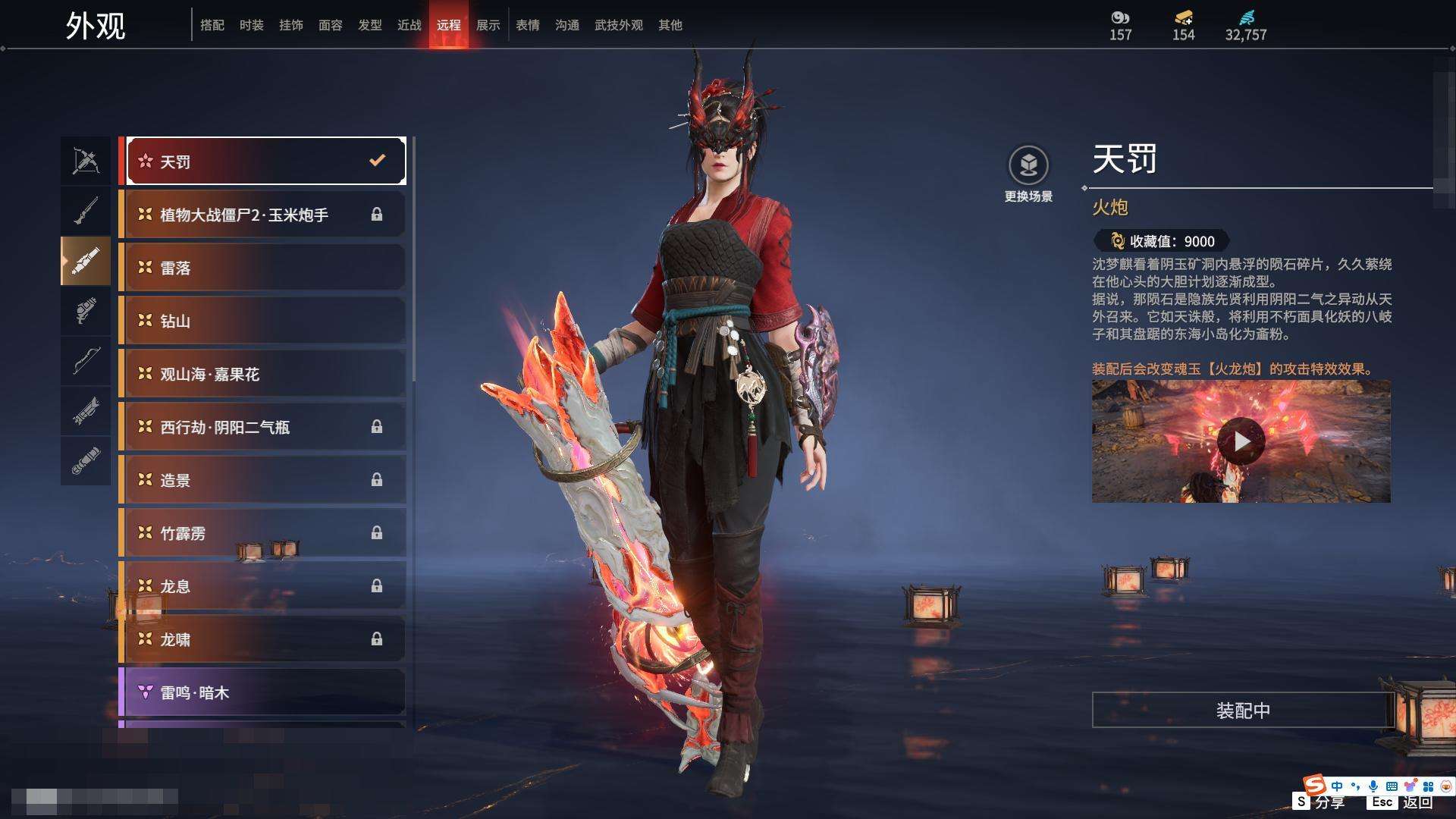Choose the 植物大战僵尸2·玉米炮手 skin
The width and height of the screenshot is (1456, 819).
(x=262, y=215)
